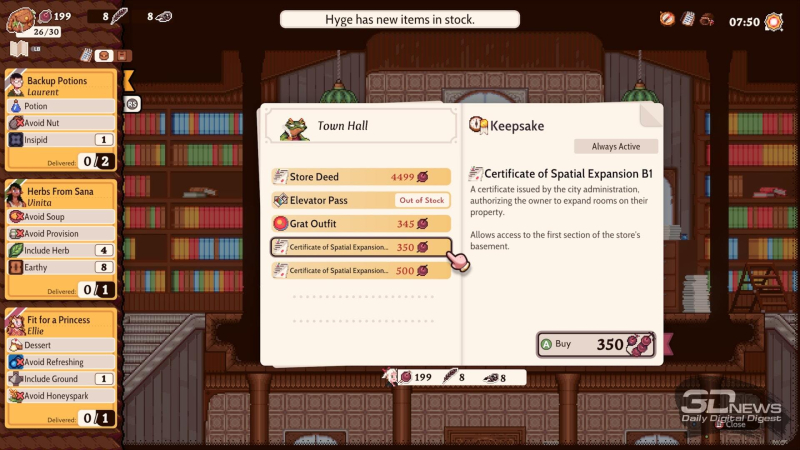Open the folded map icon
The image size is (800, 450).
click(18, 49)
